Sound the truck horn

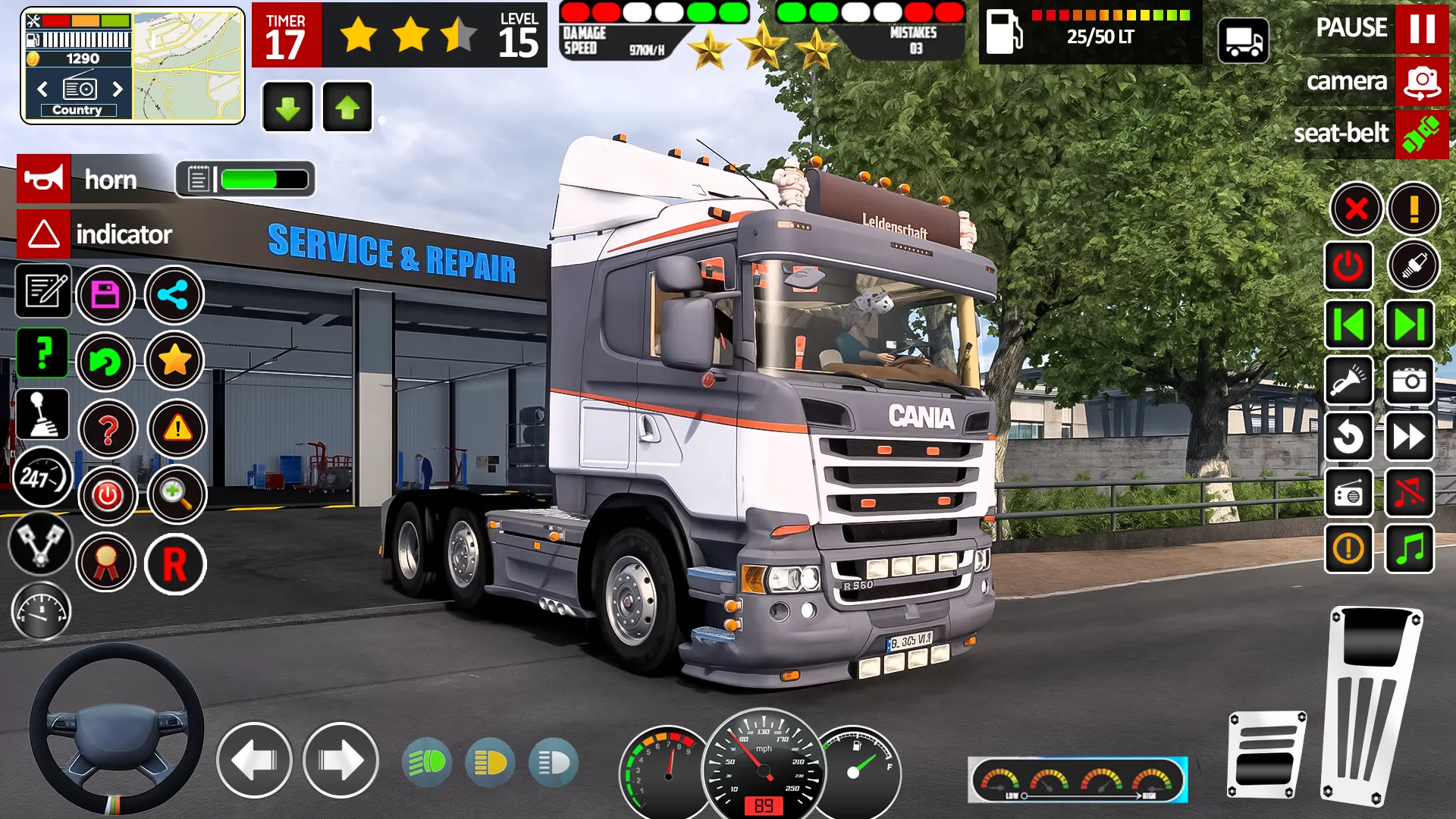(x=43, y=180)
